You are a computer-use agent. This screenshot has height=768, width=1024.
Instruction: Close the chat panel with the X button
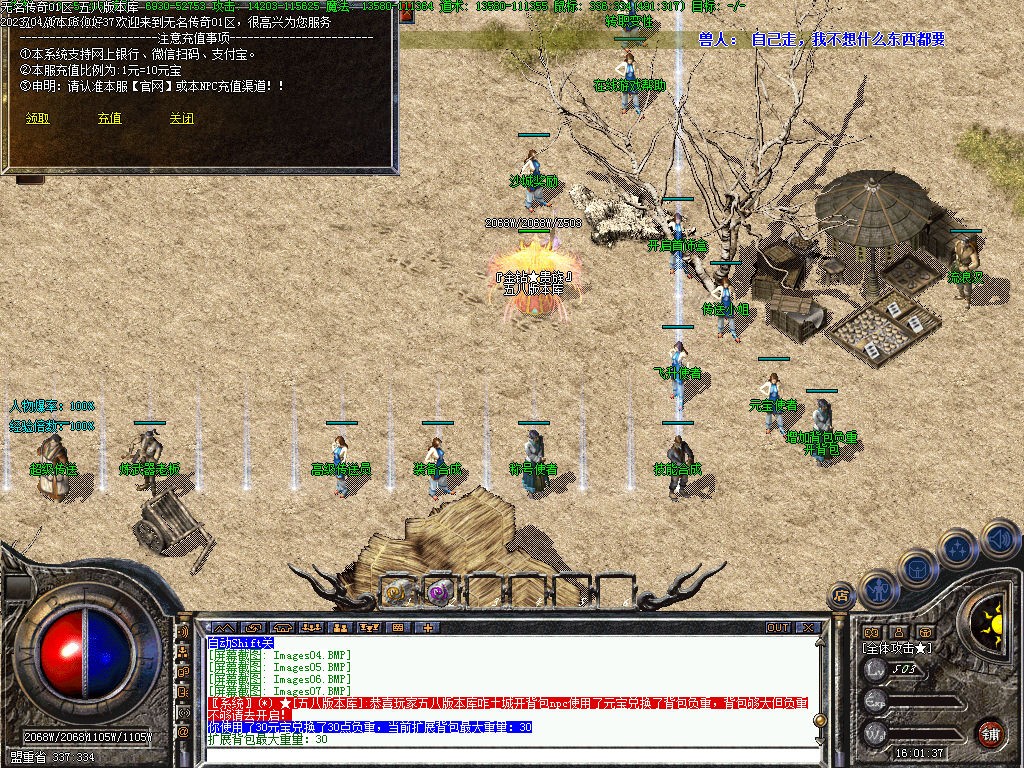point(808,628)
